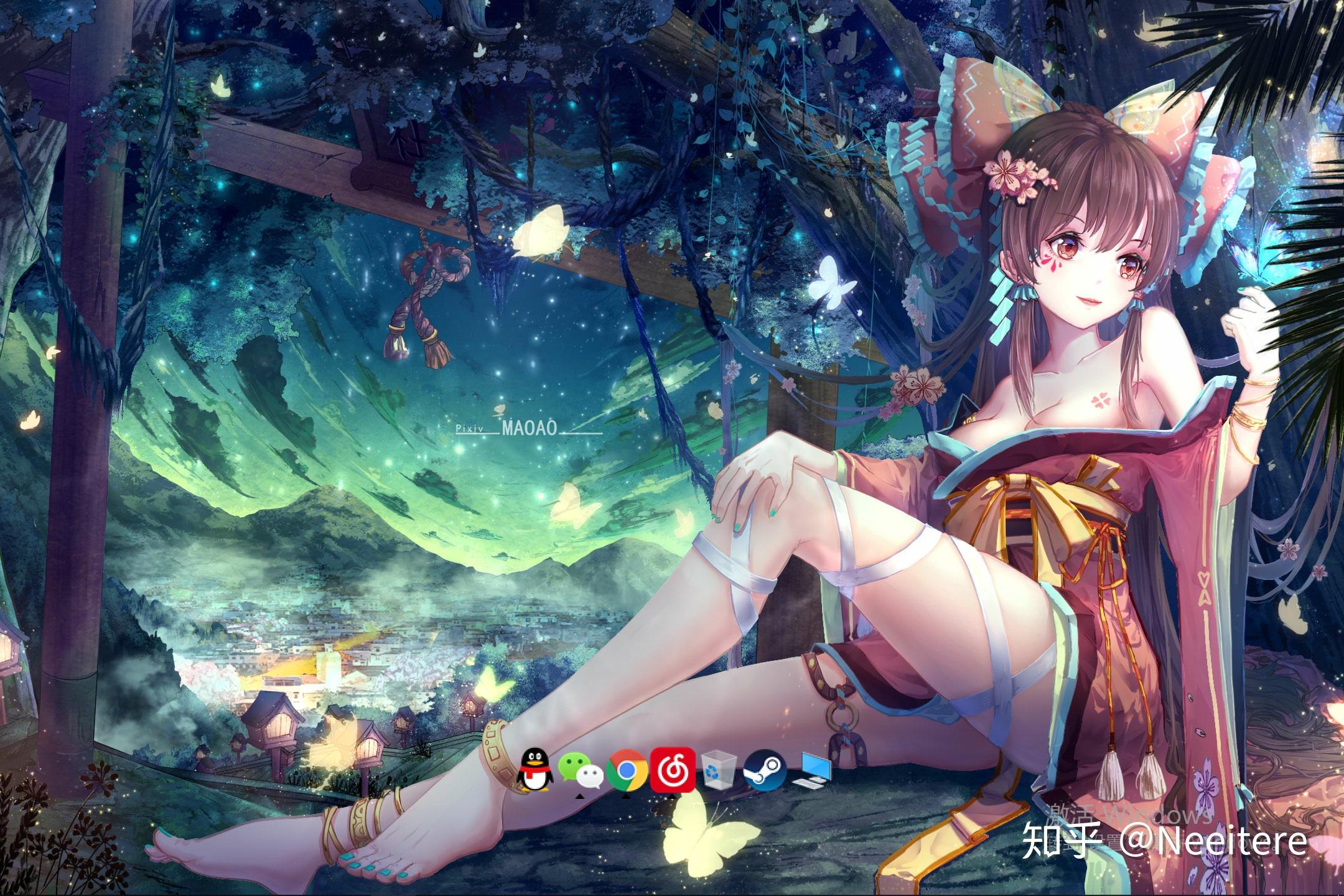Select the Chrome browser icon

click(x=625, y=767)
